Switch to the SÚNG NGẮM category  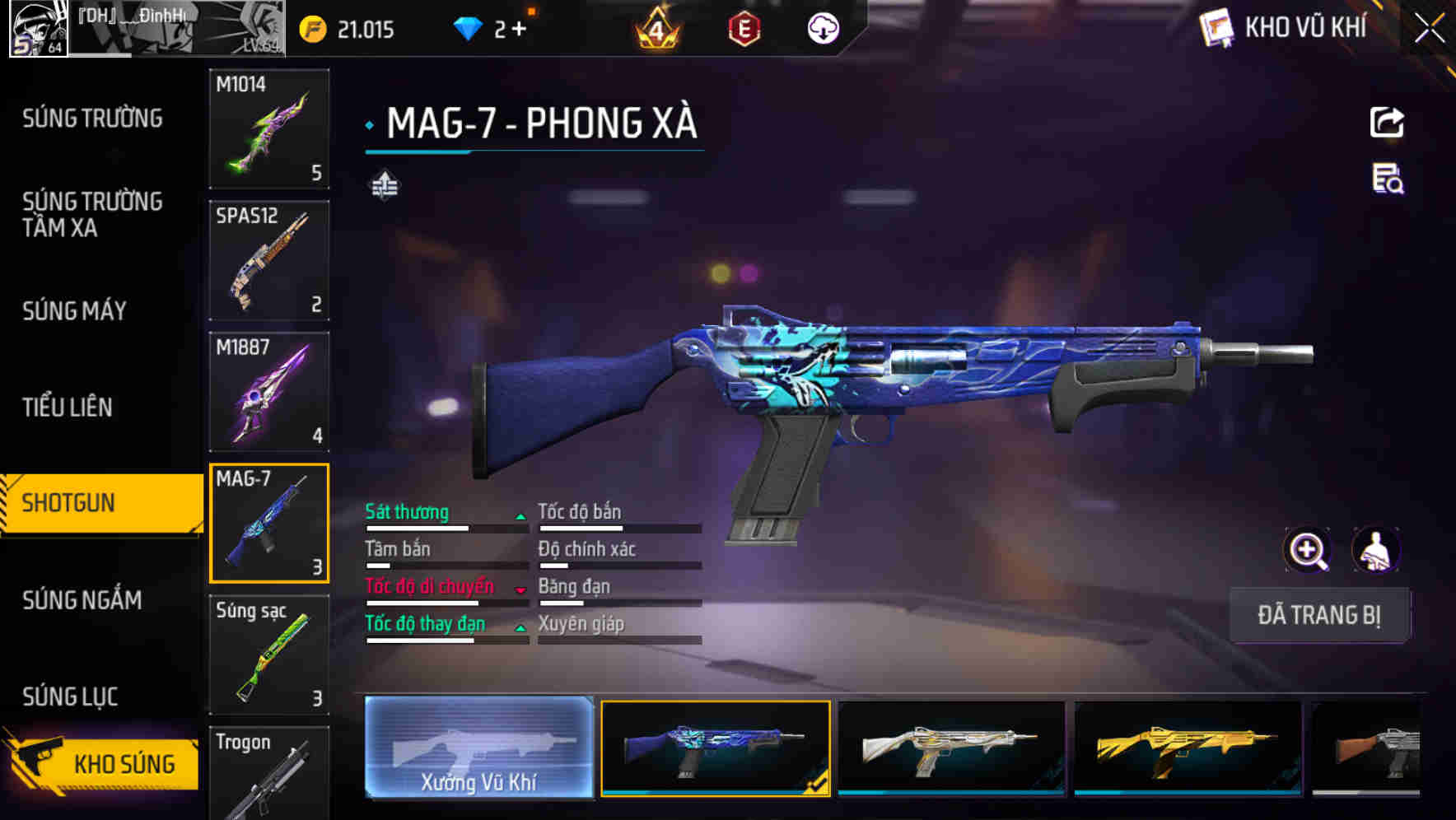(82, 601)
